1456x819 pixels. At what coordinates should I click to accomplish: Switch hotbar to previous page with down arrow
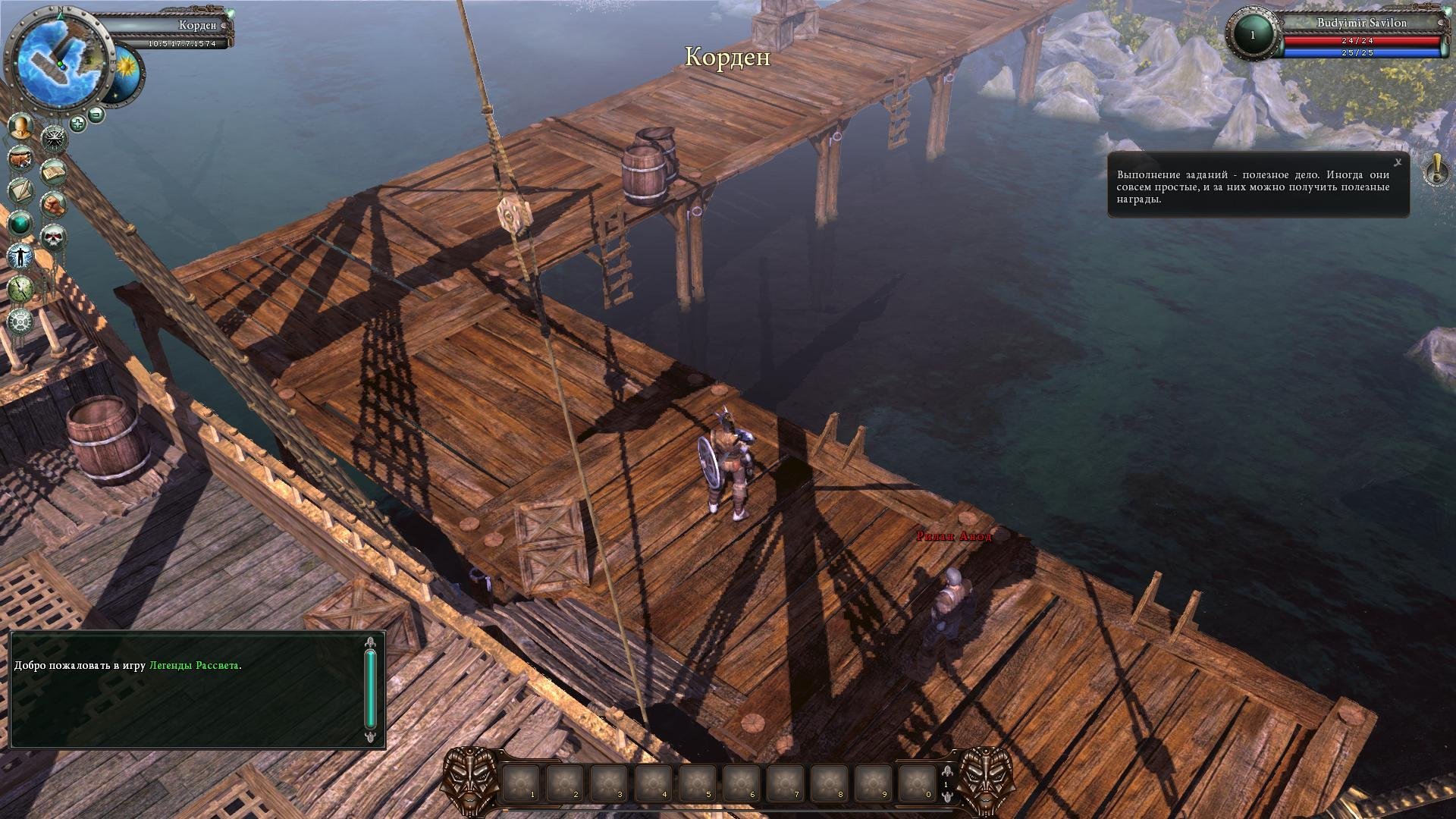point(946,795)
